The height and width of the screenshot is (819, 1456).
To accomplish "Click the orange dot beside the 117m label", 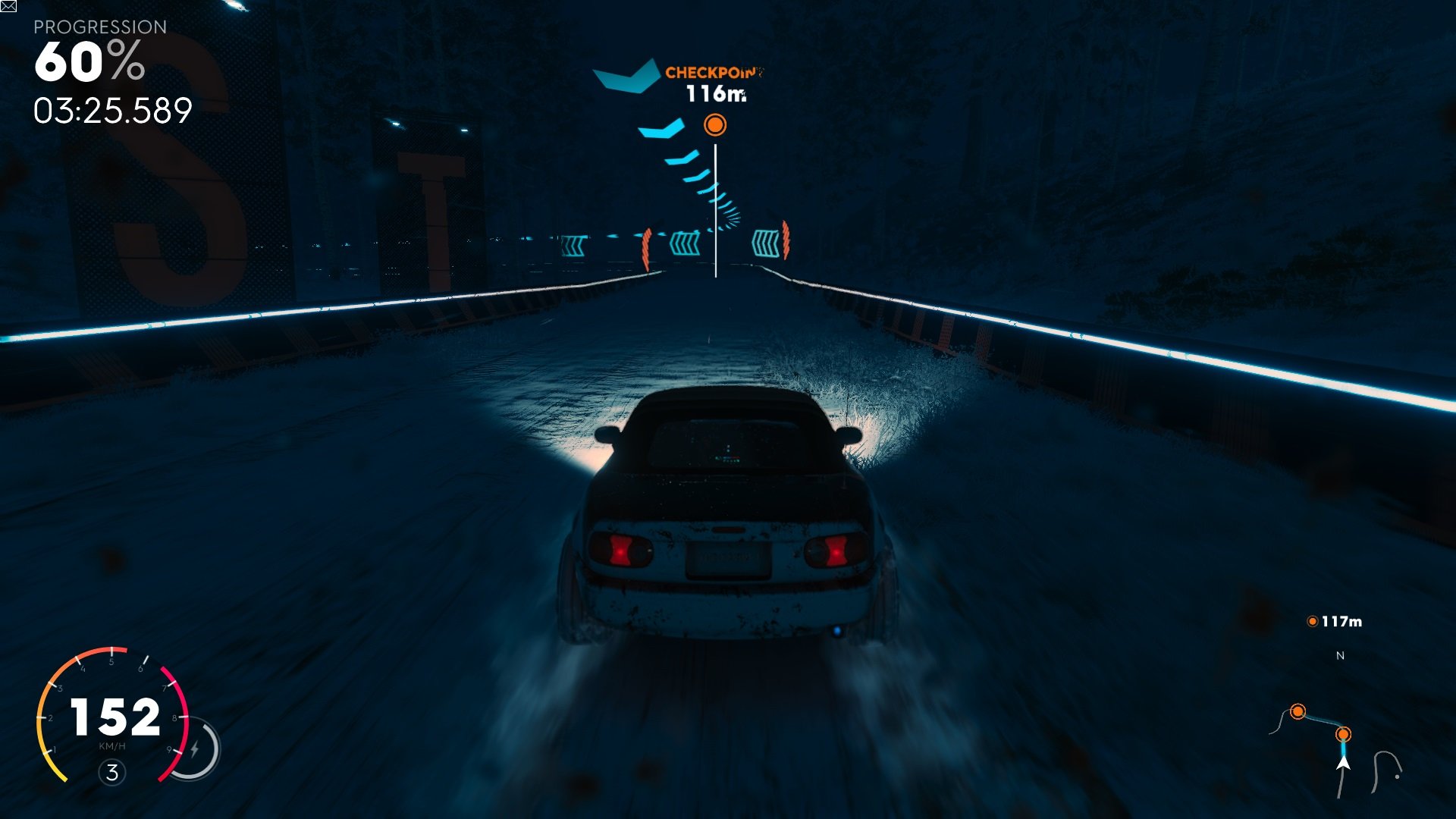I will coord(1311,620).
